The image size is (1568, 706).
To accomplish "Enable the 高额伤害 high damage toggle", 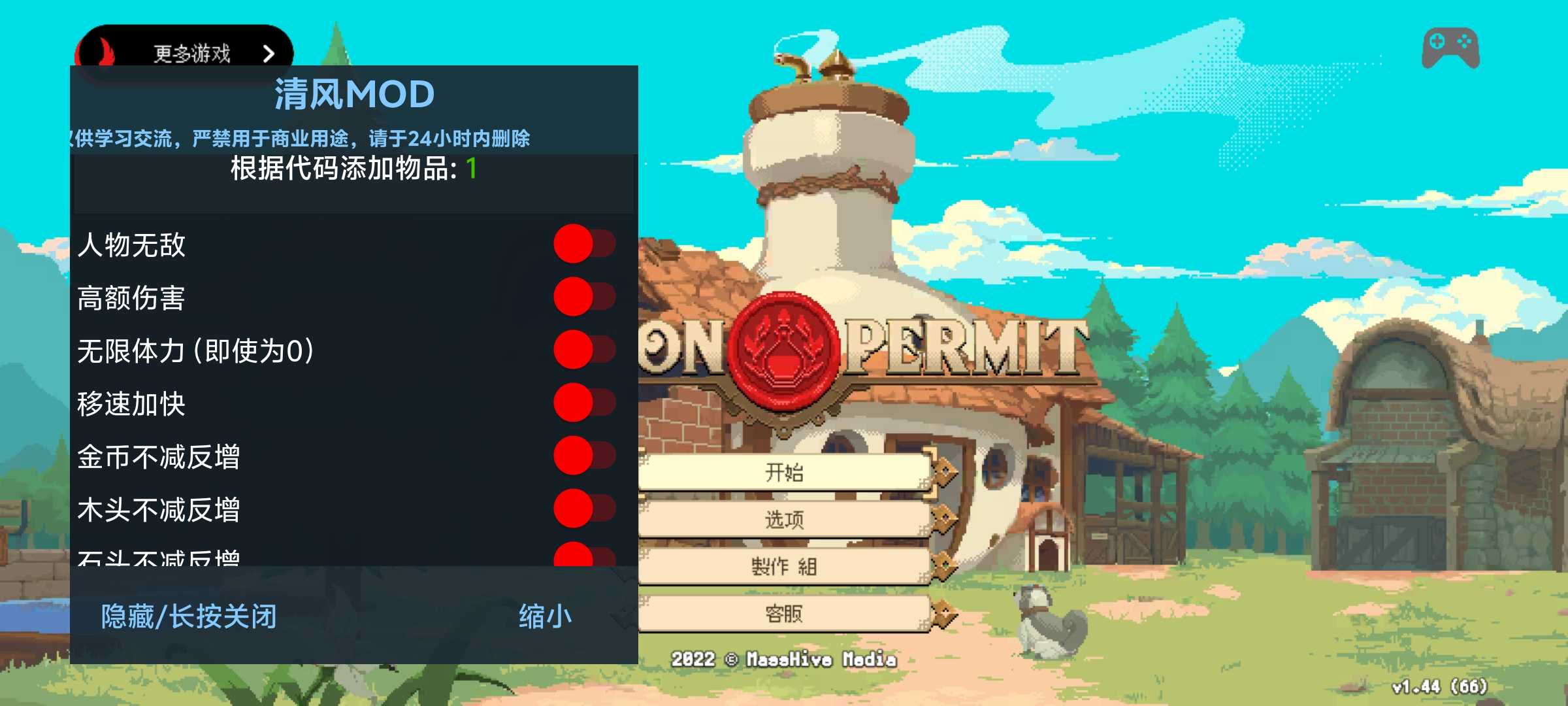I will pyautogui.click(x=583, y=297).
